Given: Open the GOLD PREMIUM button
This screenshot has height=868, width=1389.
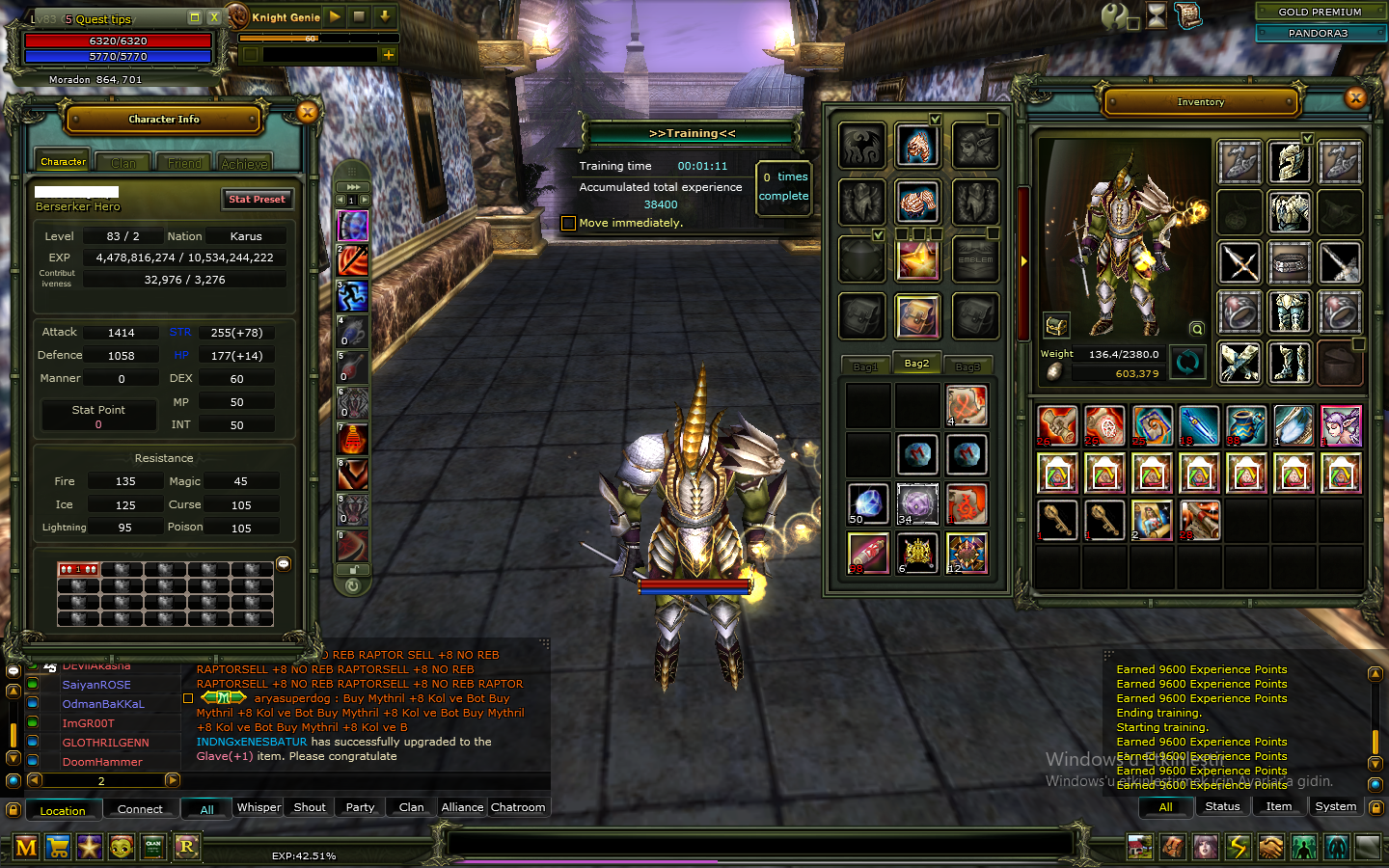Looking at the screenshot, I should (x=1320, y=12).
